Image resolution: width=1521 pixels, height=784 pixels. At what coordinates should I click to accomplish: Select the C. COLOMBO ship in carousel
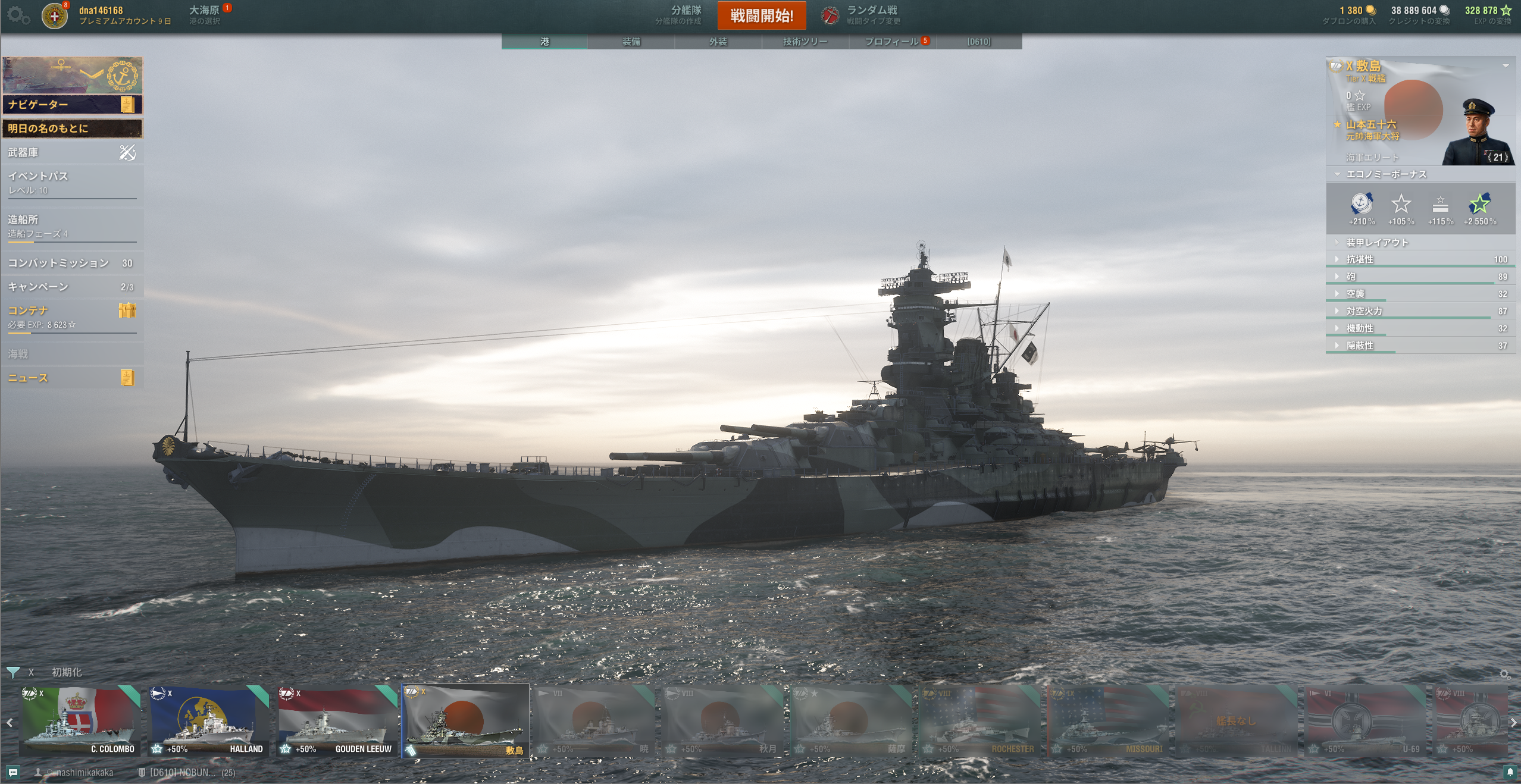pyautogui.click(x=79, y=722)
